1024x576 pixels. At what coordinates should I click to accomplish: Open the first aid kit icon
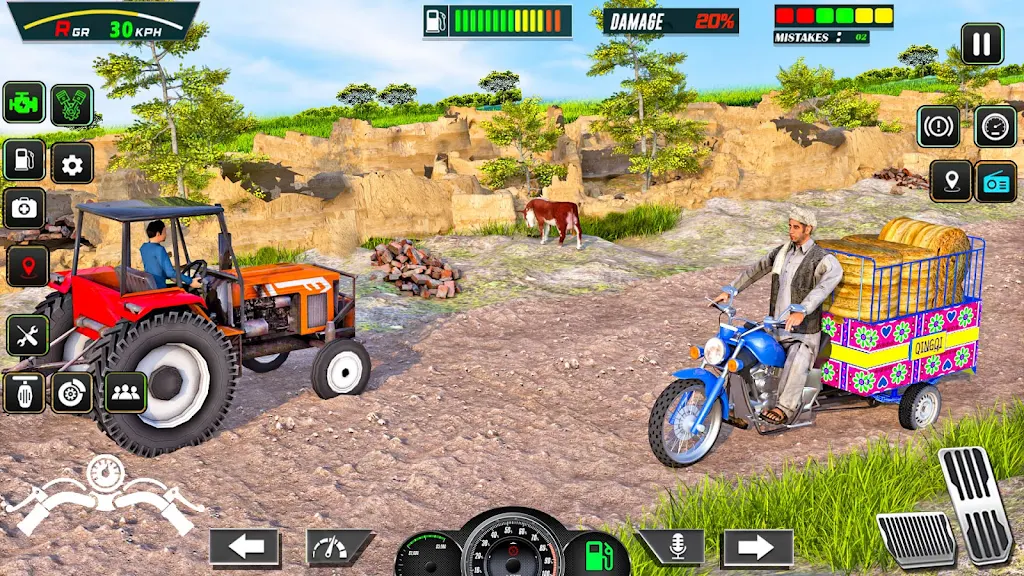pos(24,208)
